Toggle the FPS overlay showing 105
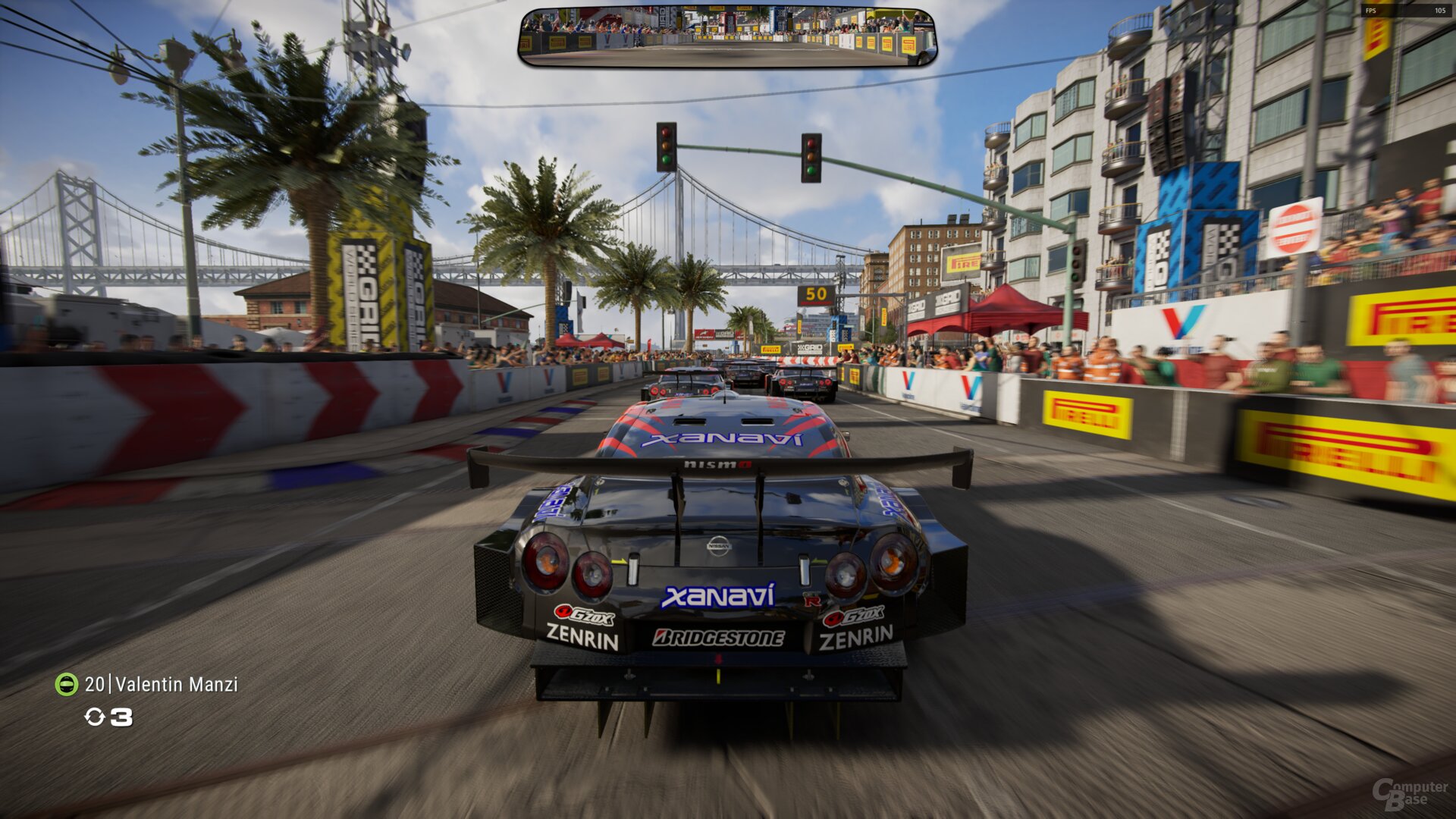Screen dimensions: 1456x819 click(x=1389, y=11)
